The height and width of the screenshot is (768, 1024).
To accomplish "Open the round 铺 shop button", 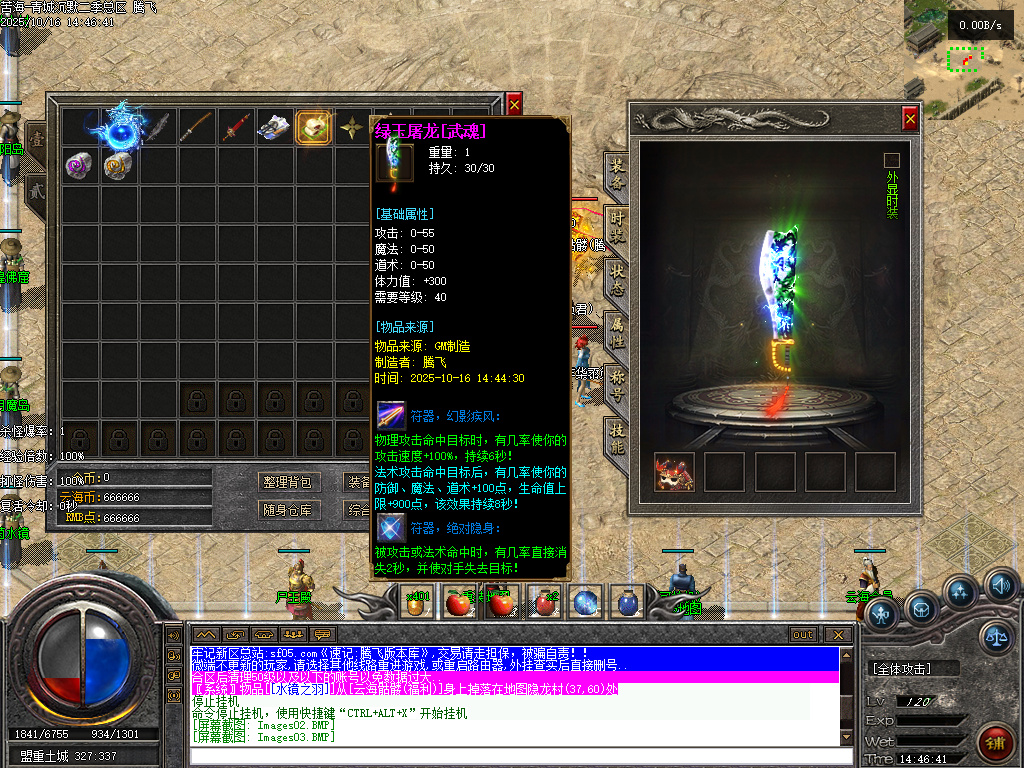I will 995,743.
